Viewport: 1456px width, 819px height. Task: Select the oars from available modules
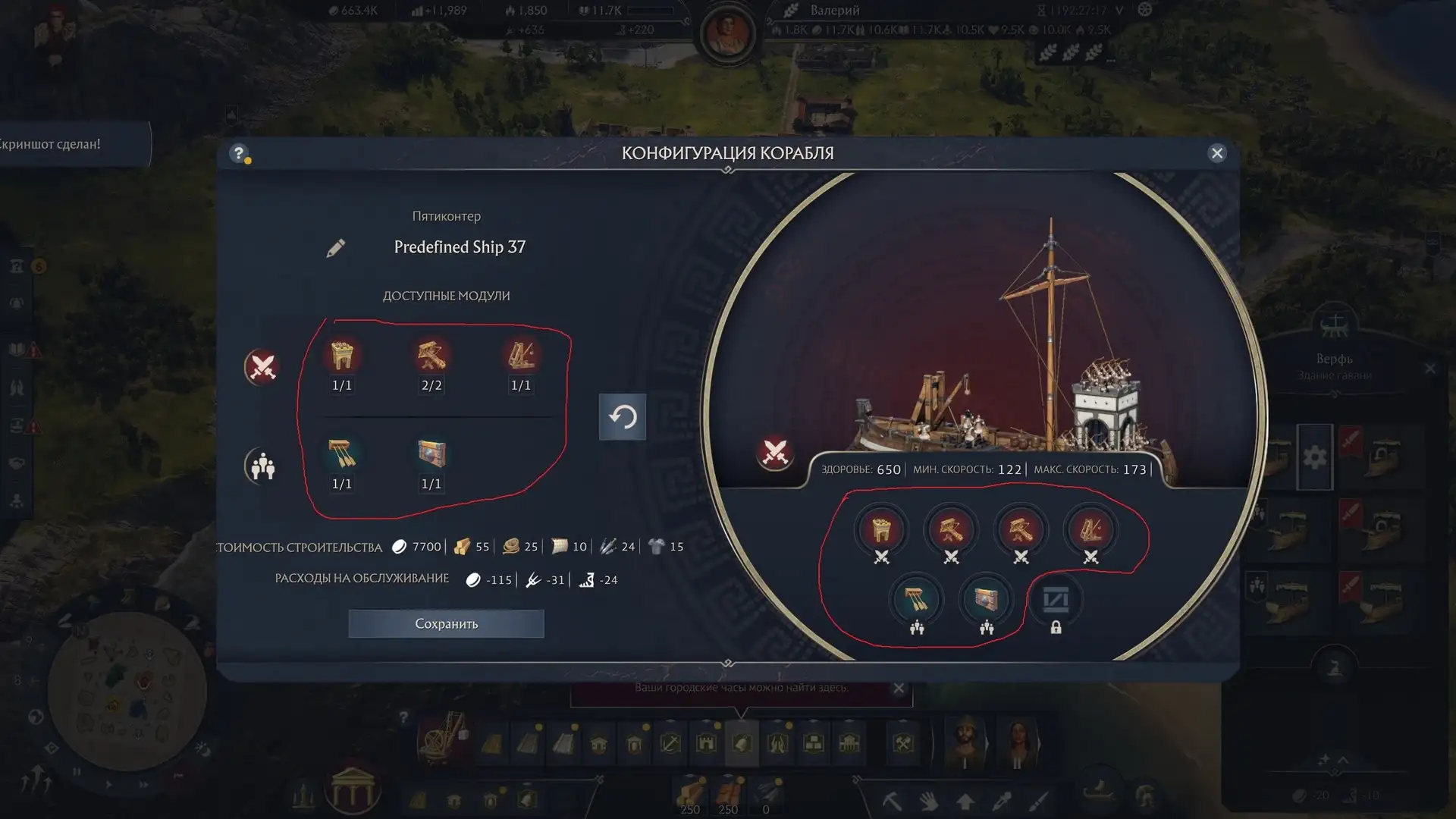click(x=342, y=454)
